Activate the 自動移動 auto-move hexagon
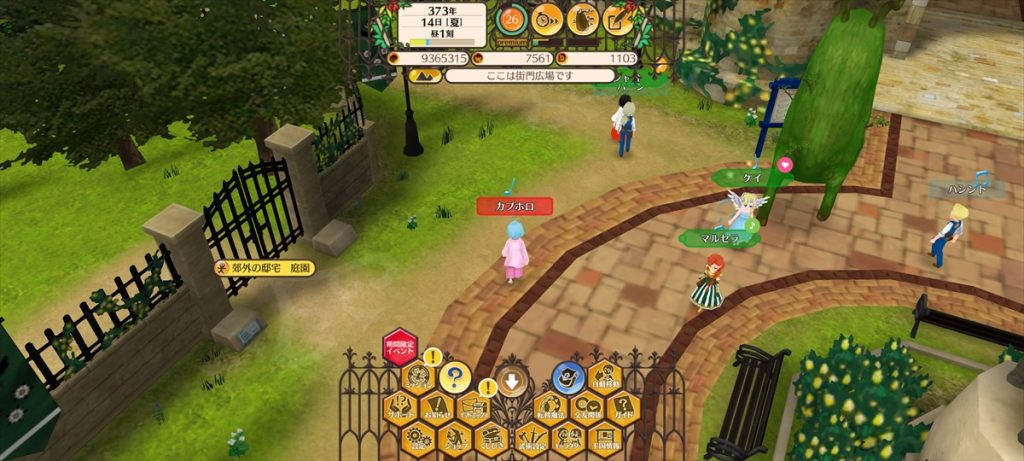Screen dimensions: 1024x461 (x=604, y=378)
